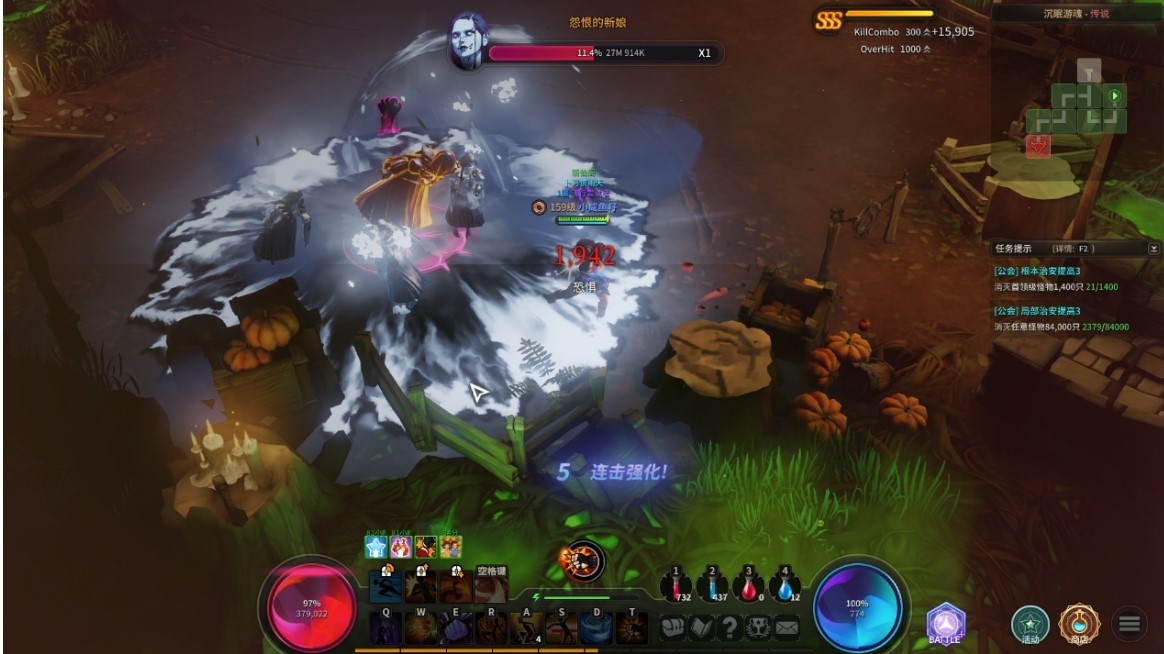Close the 任务提示 quest tracker panel

(1153, 248)
